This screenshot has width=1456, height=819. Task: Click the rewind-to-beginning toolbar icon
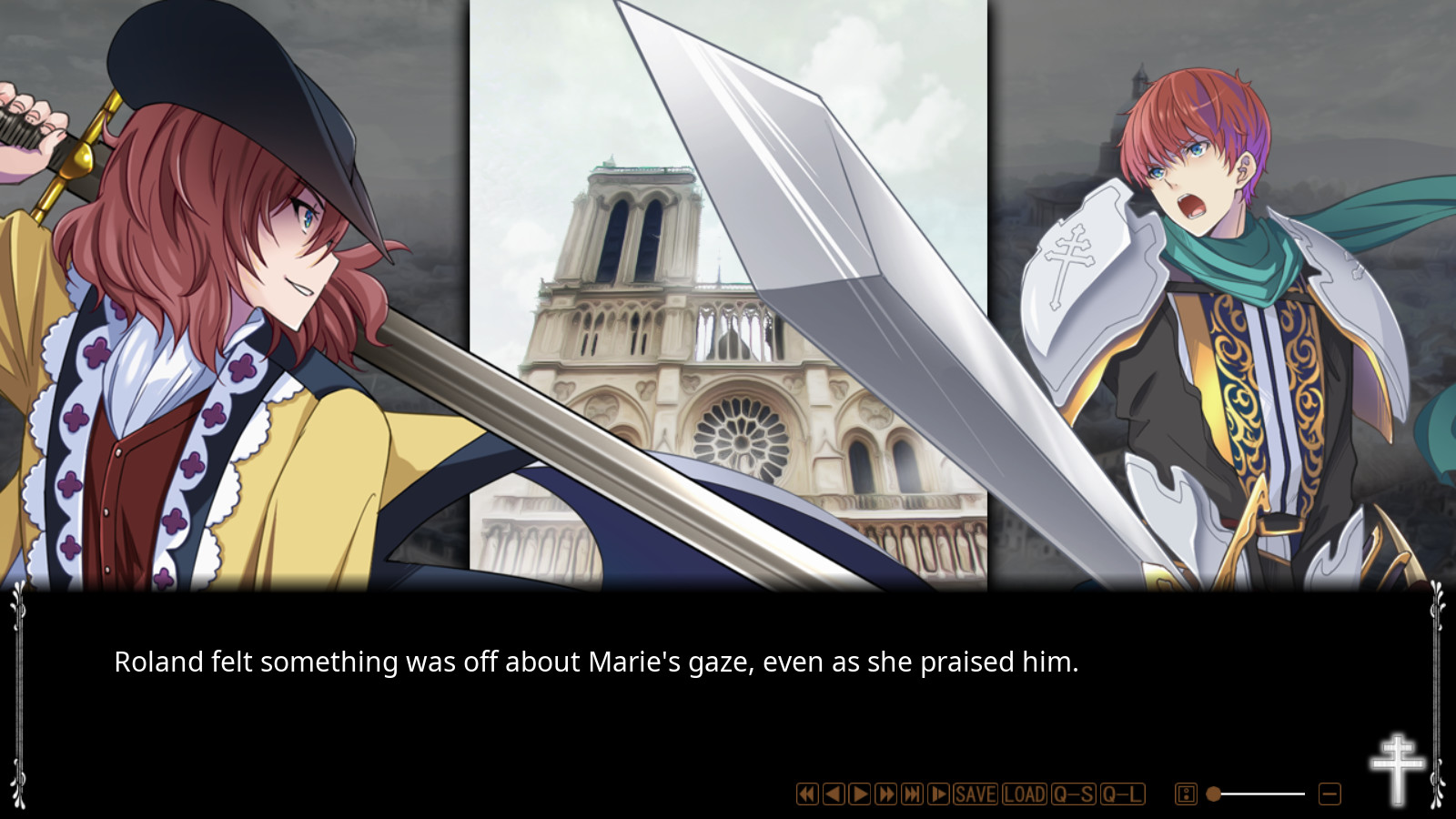tap(805, 794)
